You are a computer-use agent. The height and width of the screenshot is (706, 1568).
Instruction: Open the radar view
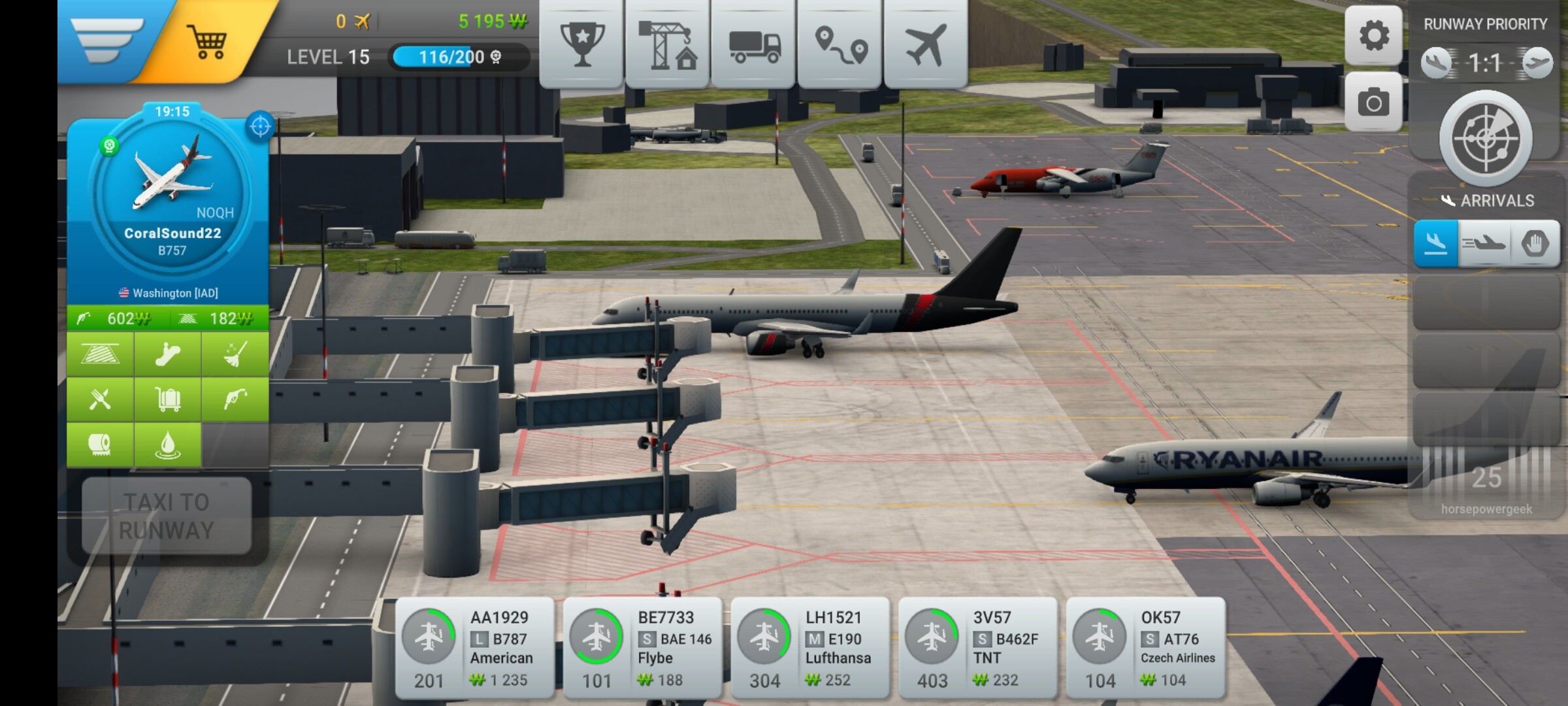(x=1486, y=138)
